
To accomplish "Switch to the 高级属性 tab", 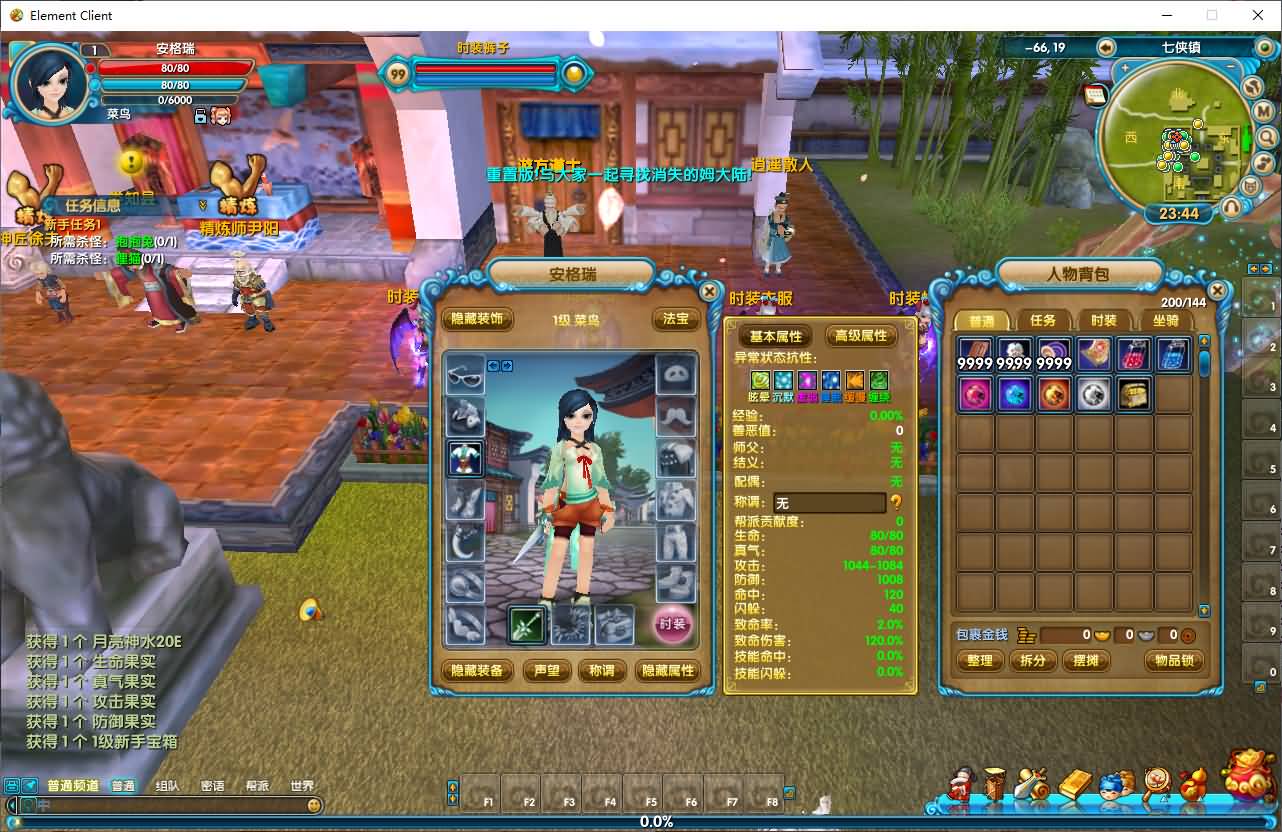I will (x=861, y=336).
